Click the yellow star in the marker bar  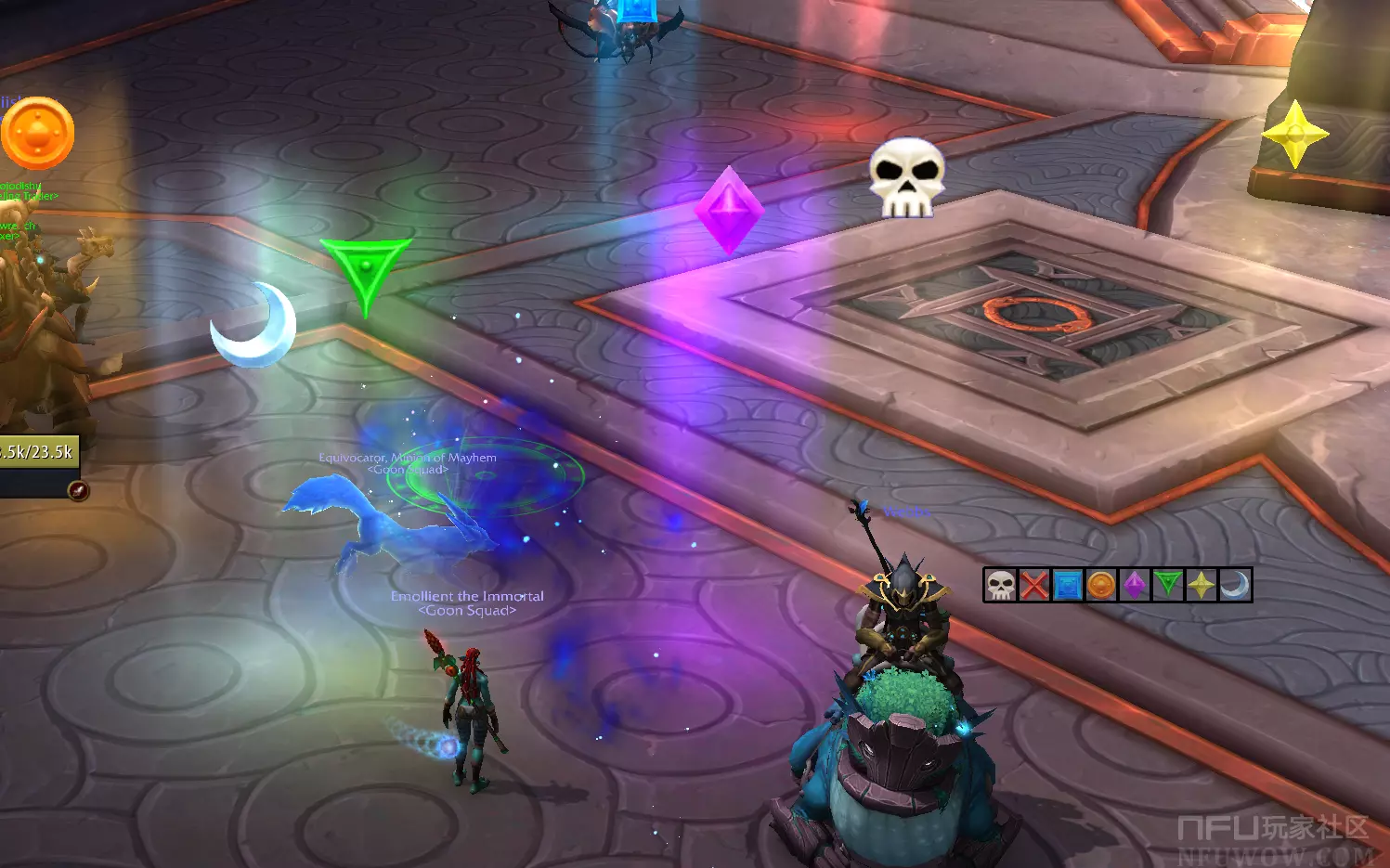(1201, 586)
